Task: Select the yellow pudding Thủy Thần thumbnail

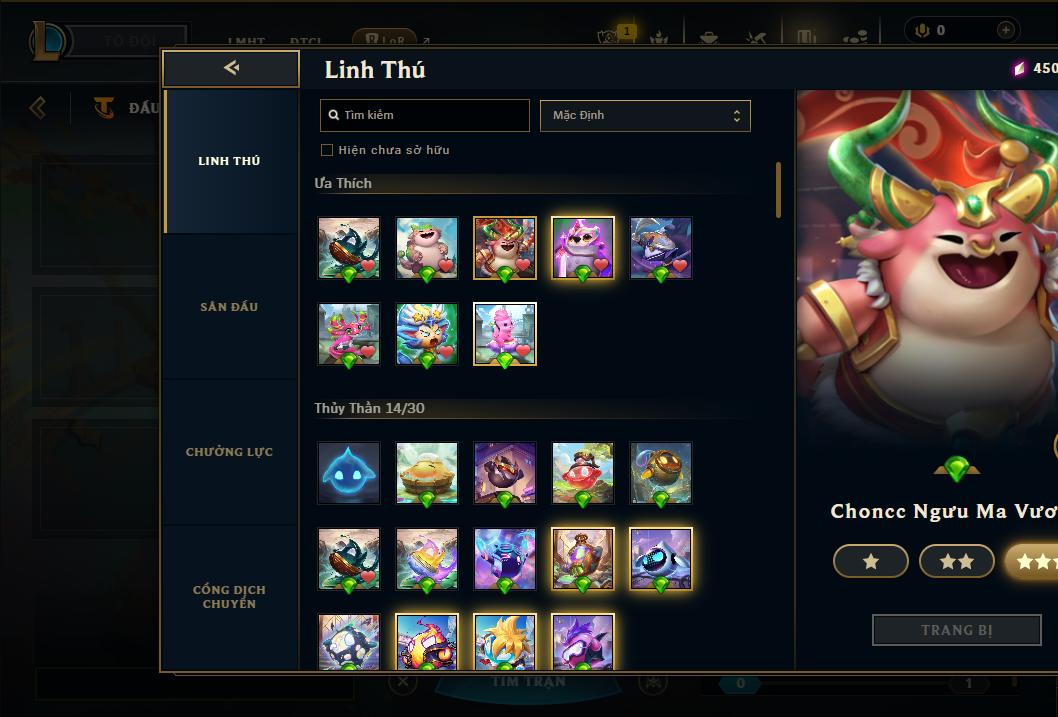Action: (427, 473)
